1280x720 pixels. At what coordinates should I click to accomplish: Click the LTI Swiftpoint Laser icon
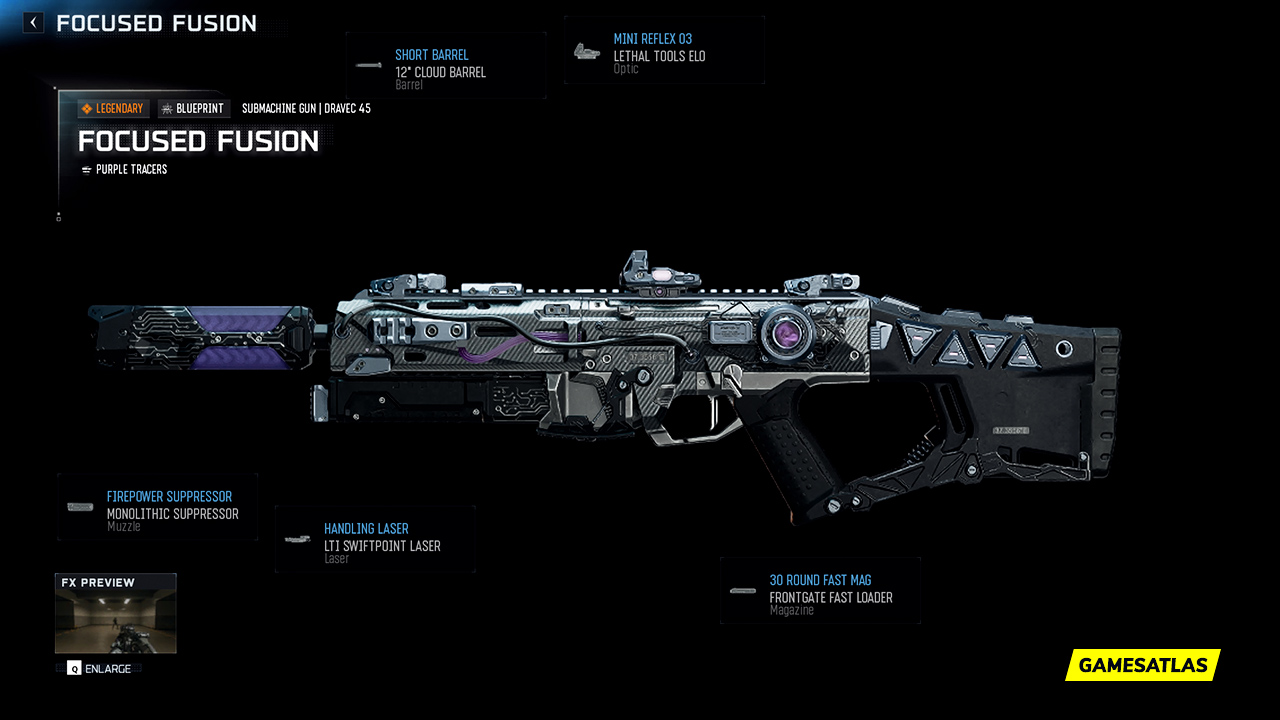295,540
